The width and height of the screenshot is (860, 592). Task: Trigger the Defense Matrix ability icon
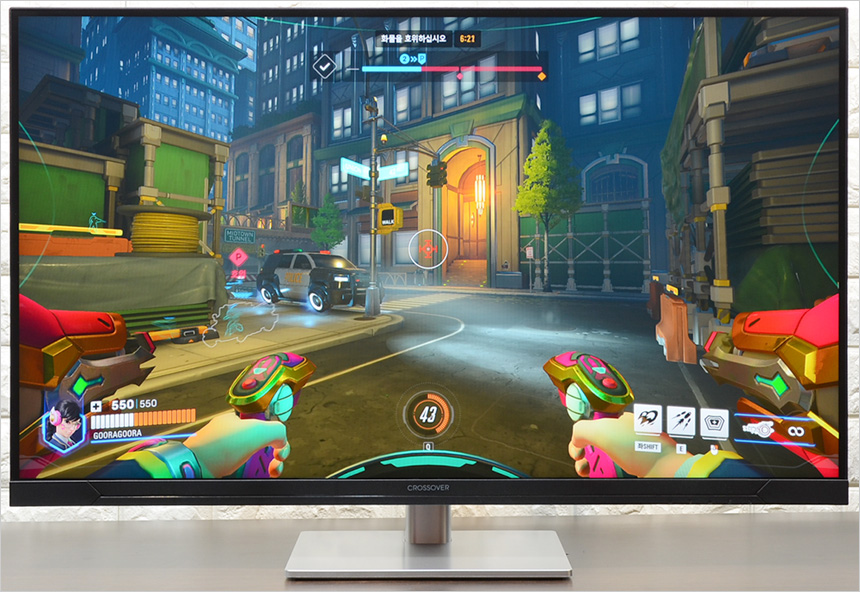click(714, 423)
